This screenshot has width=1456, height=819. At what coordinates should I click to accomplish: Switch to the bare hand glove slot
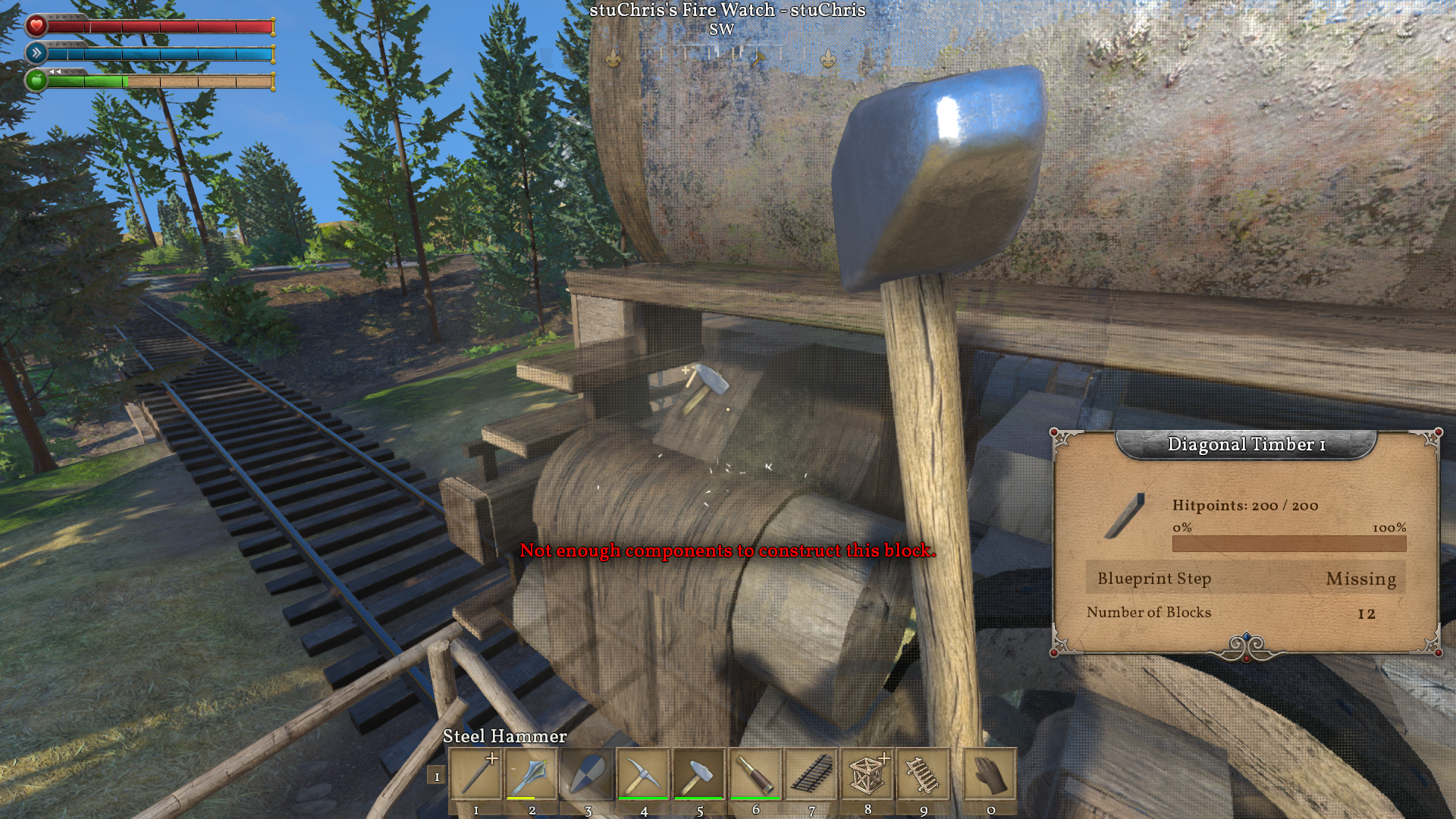coord(990,774)
